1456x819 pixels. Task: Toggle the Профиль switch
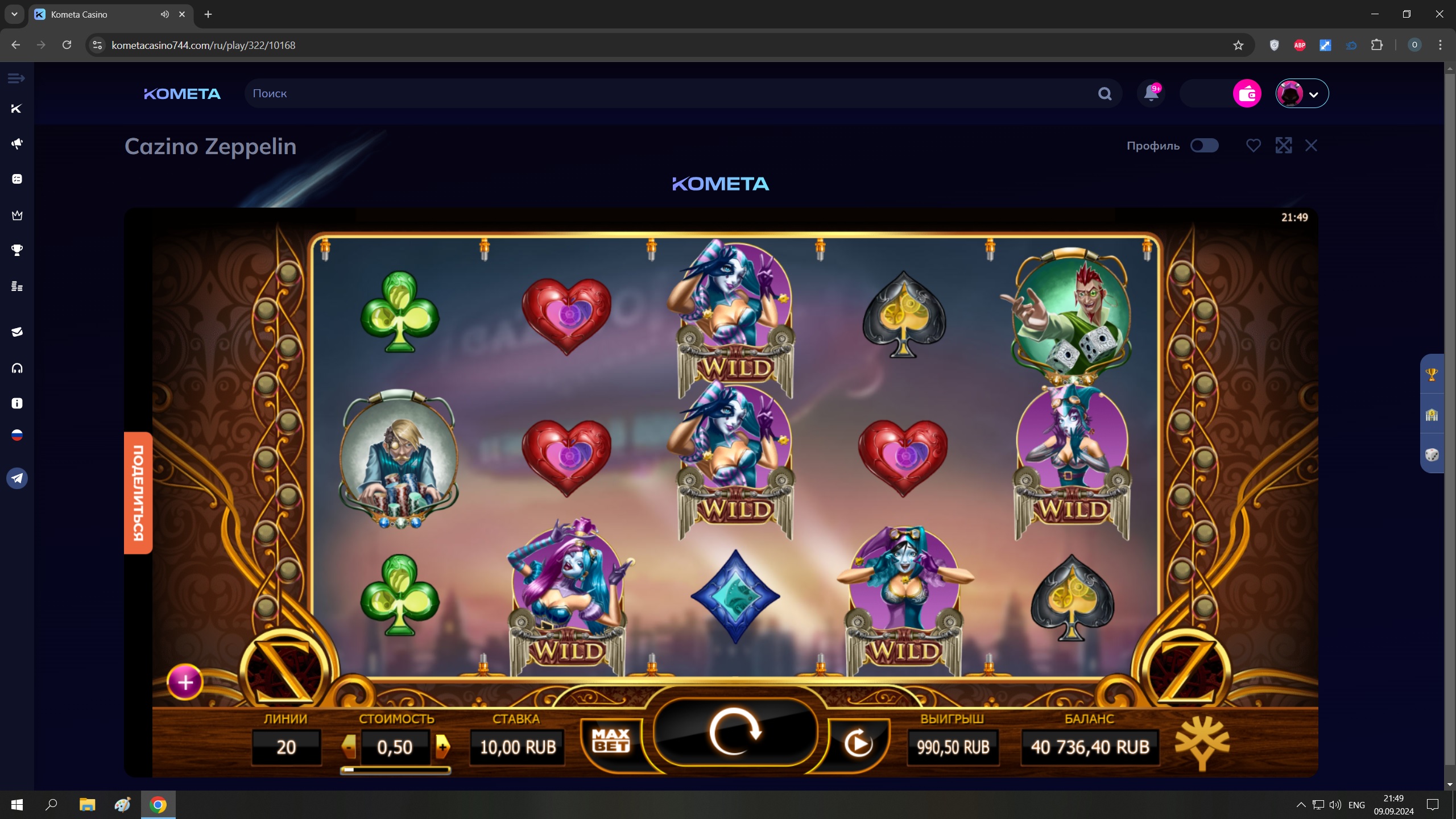[1204, 146]
